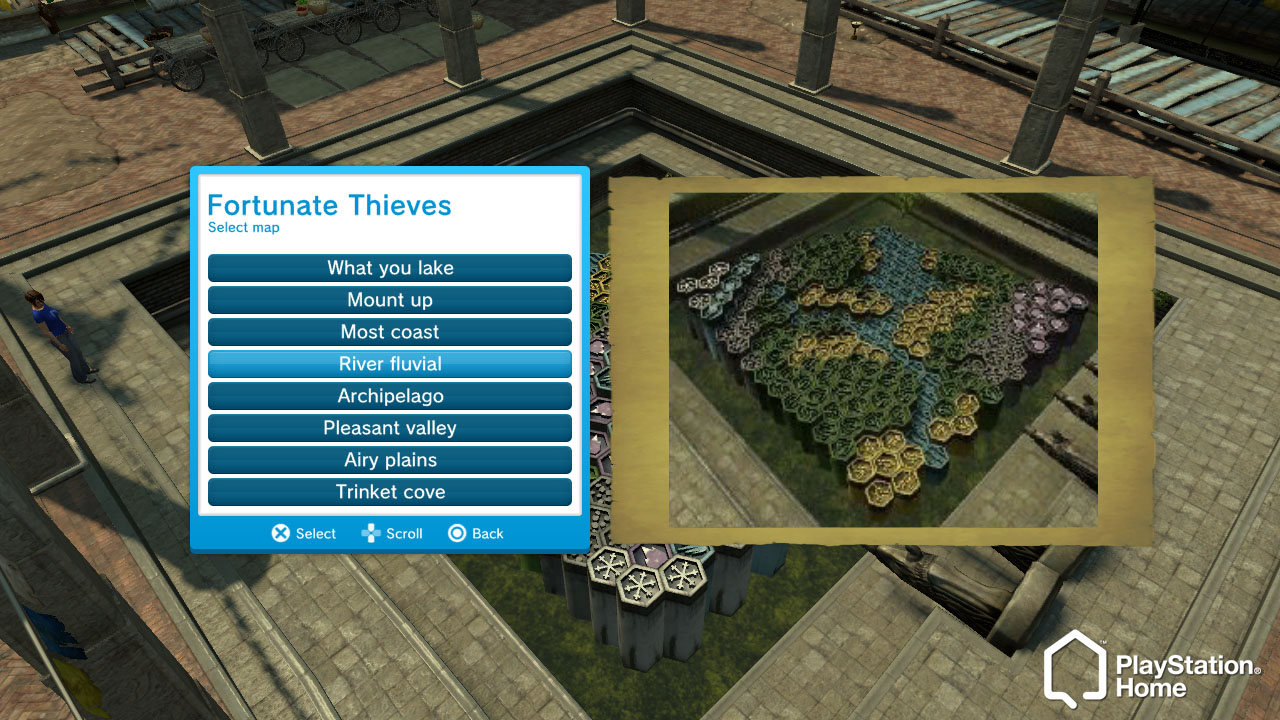This screenshot has width=1280, height=720.
Task: Choose the Mount up map
Action: pyautogui.click(x=390, y=300)
